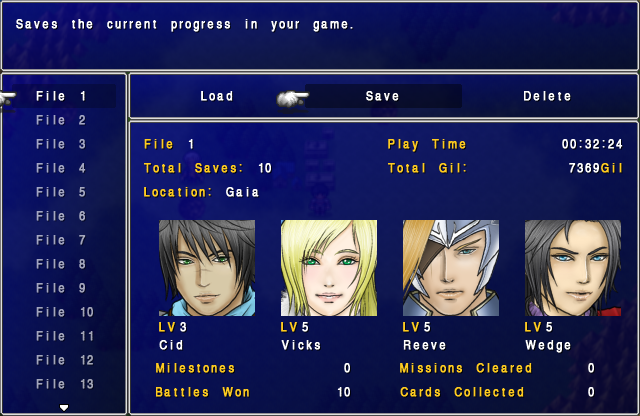Select File 7 save slot

[61, 241]
